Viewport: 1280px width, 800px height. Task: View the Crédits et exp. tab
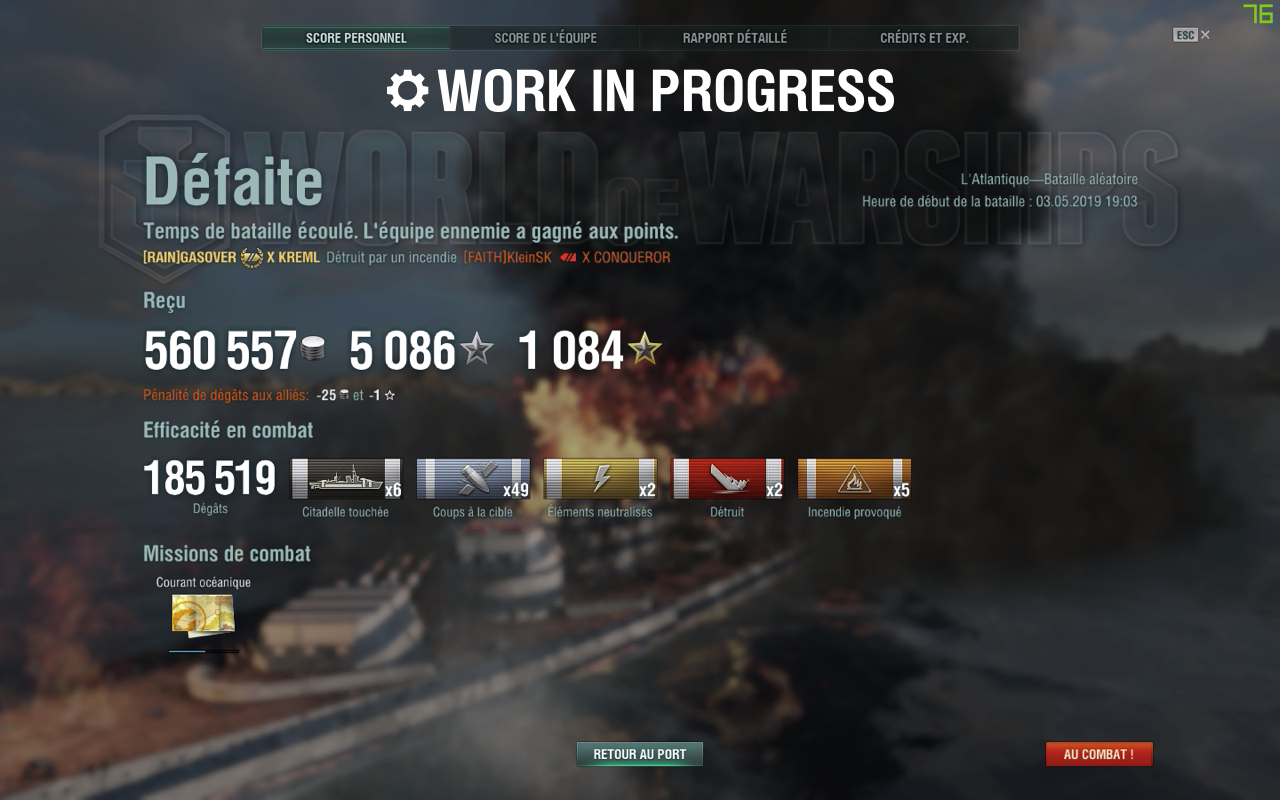click(x=924, y=38)
